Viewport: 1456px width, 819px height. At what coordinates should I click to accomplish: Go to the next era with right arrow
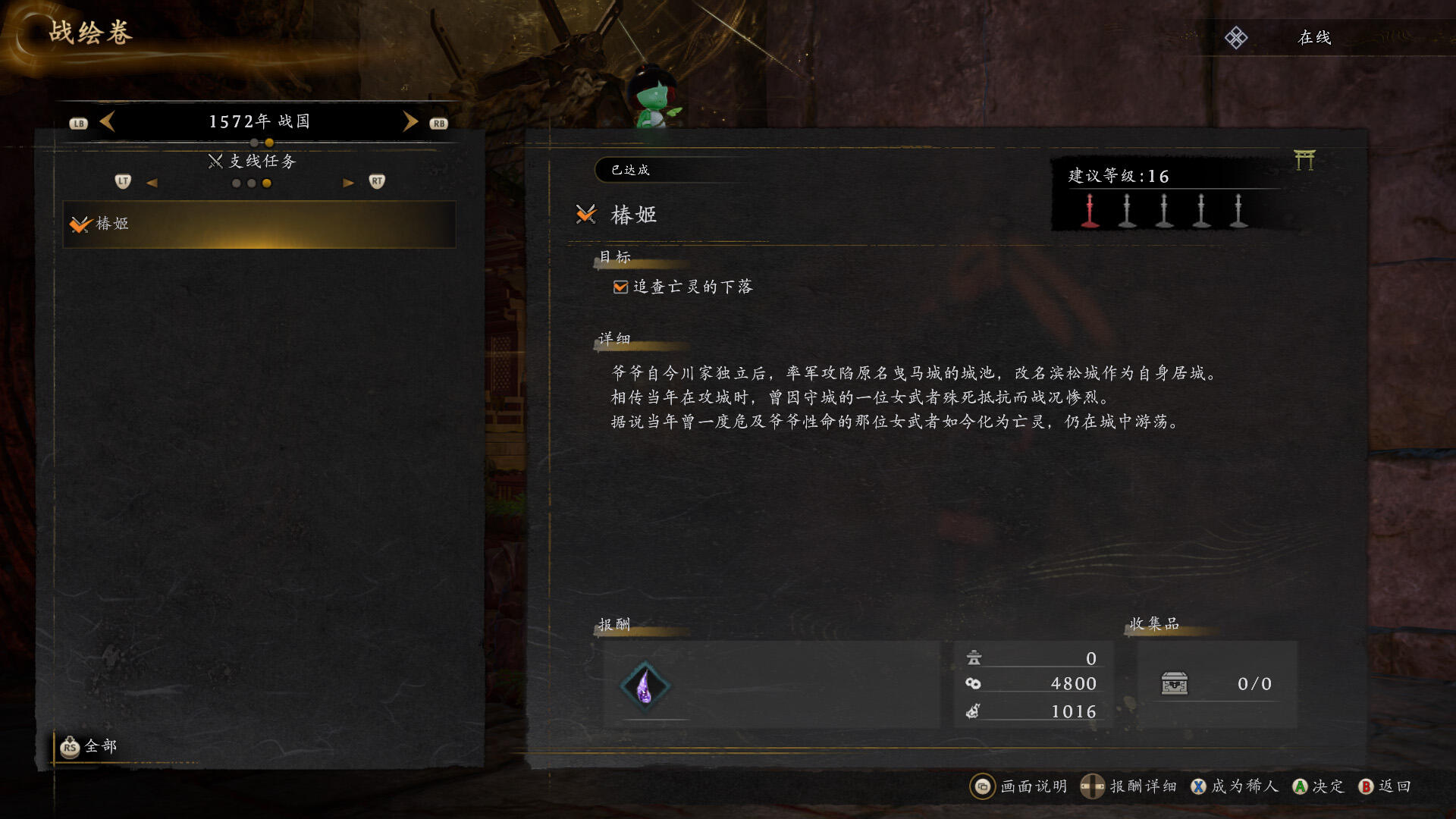[410, 121]
